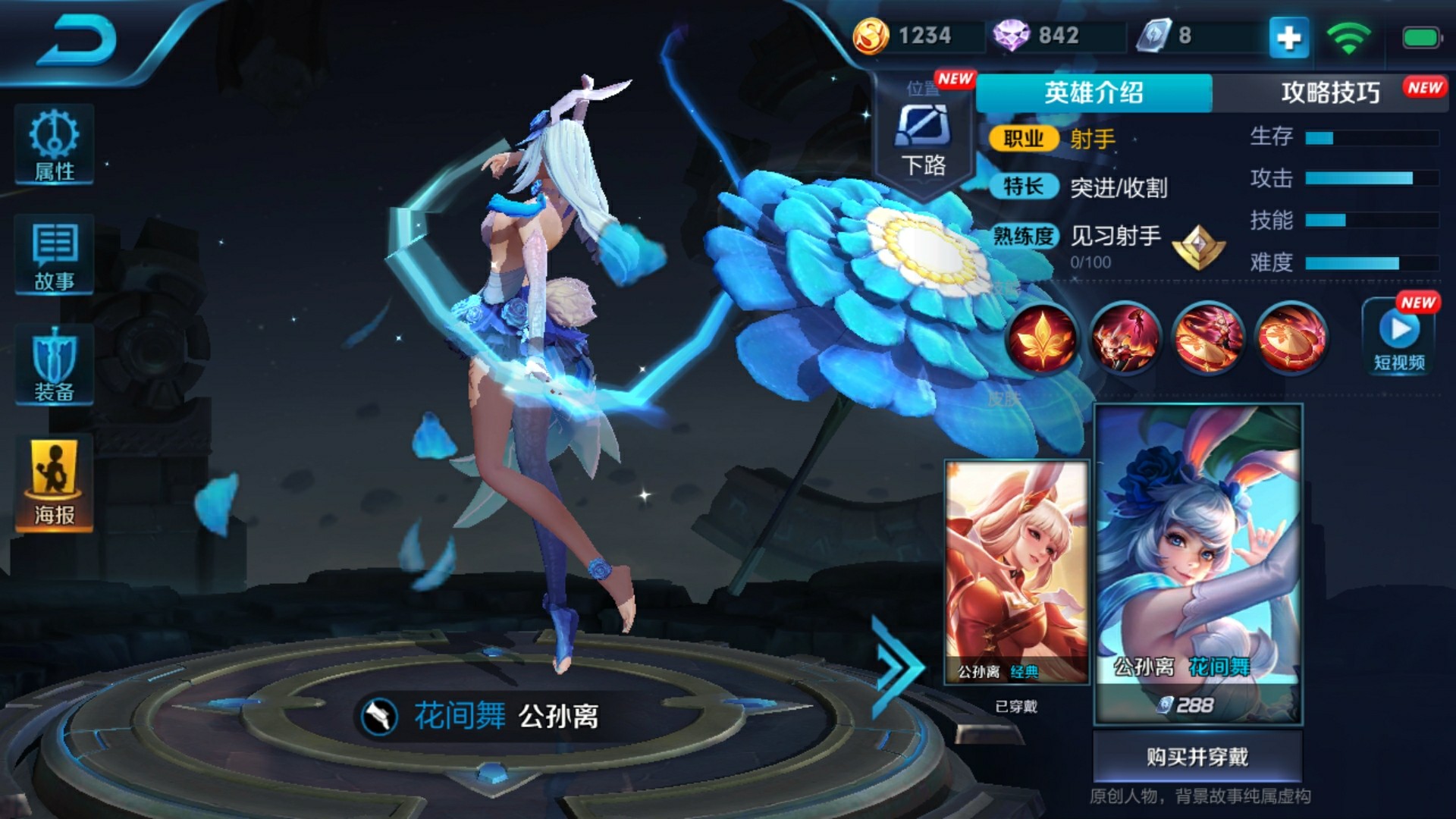1456x819 pixels.
Task: Select the 公孙离 经典 skin card
Action: tap(1016, 573)
